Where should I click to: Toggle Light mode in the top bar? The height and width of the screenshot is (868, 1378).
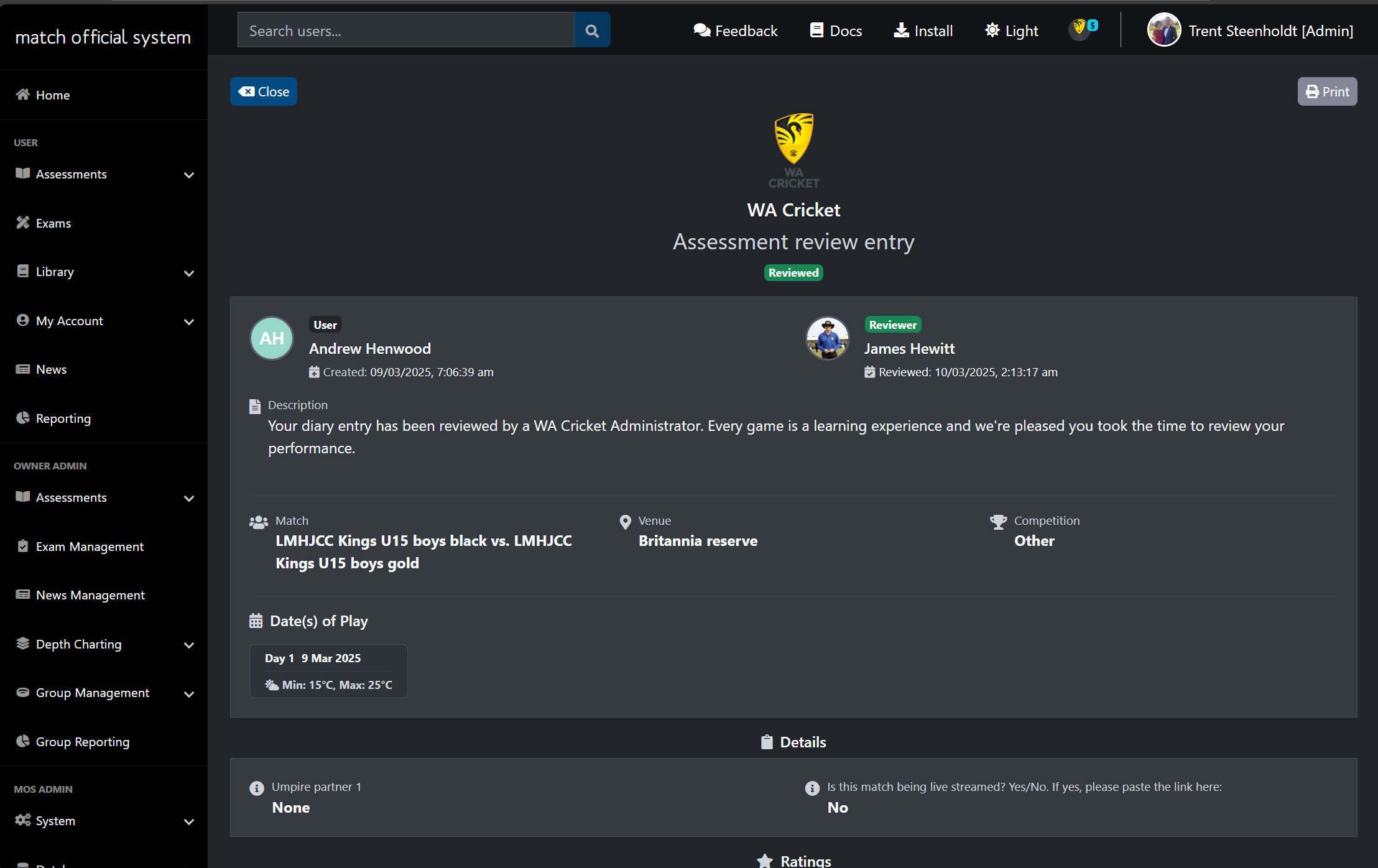point(1010,30)
